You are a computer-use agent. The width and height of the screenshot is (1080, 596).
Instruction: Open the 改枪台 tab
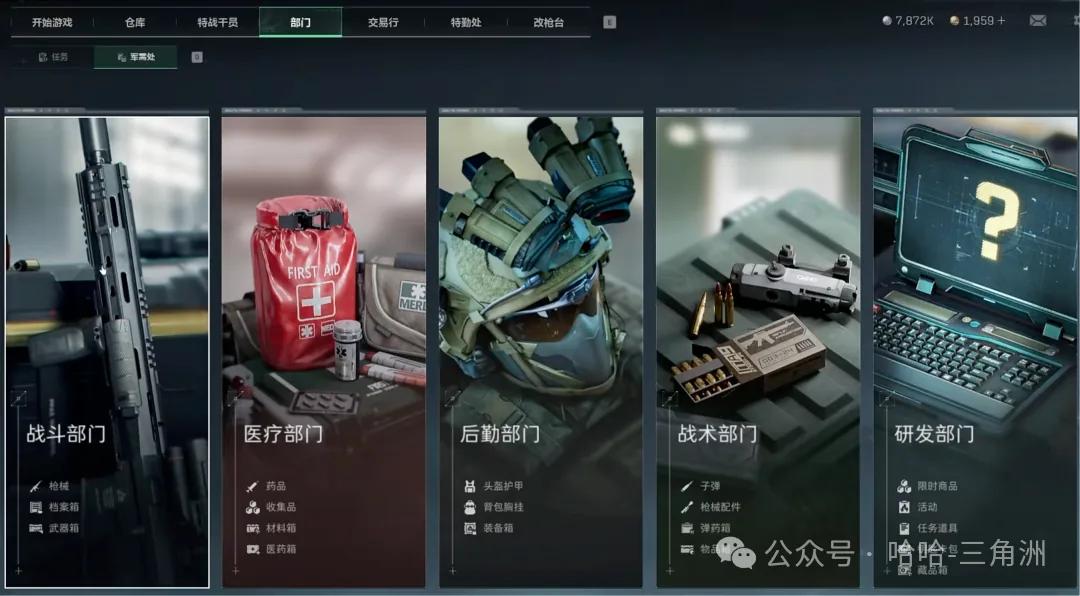click(x=549, y=22)
